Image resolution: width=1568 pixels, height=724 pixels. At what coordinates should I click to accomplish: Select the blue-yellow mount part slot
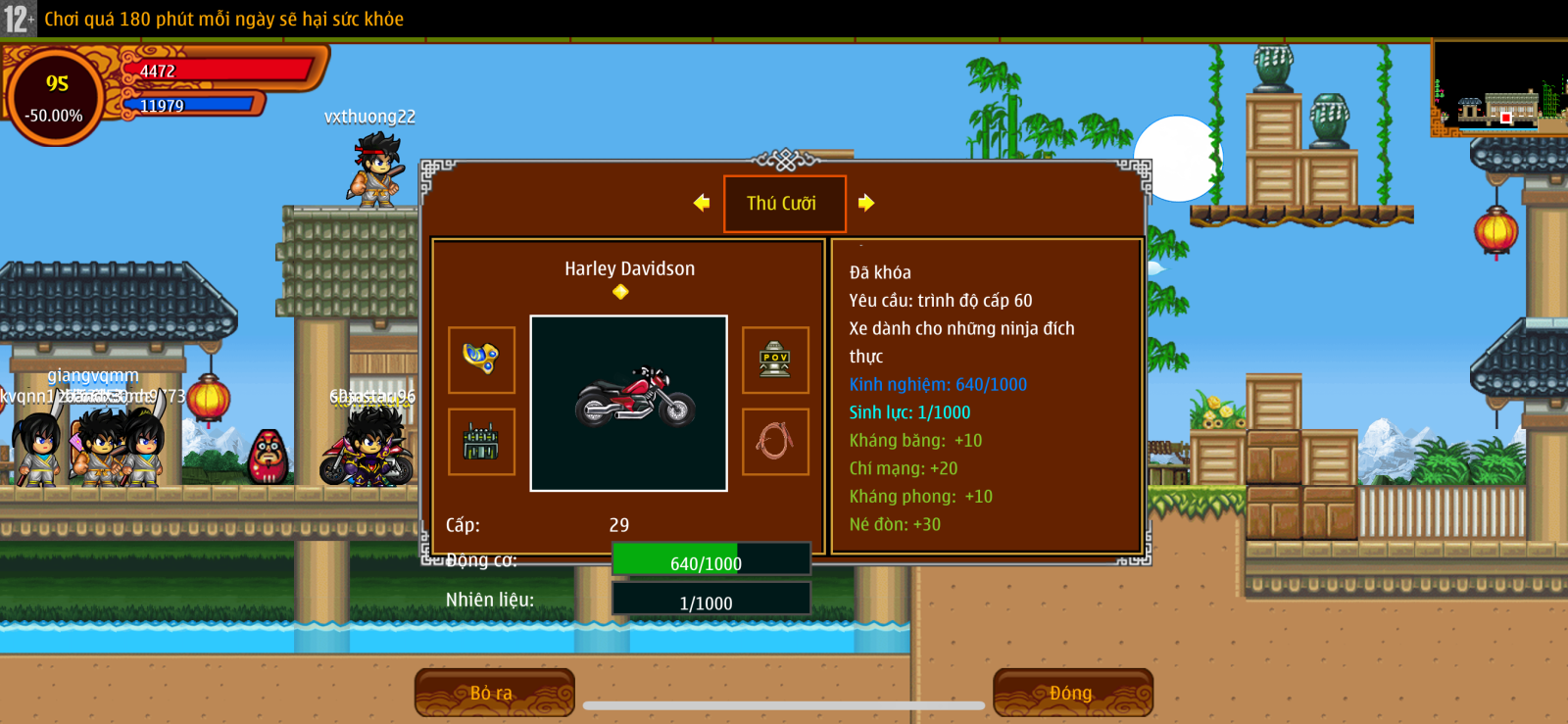(x=481, y=360)
